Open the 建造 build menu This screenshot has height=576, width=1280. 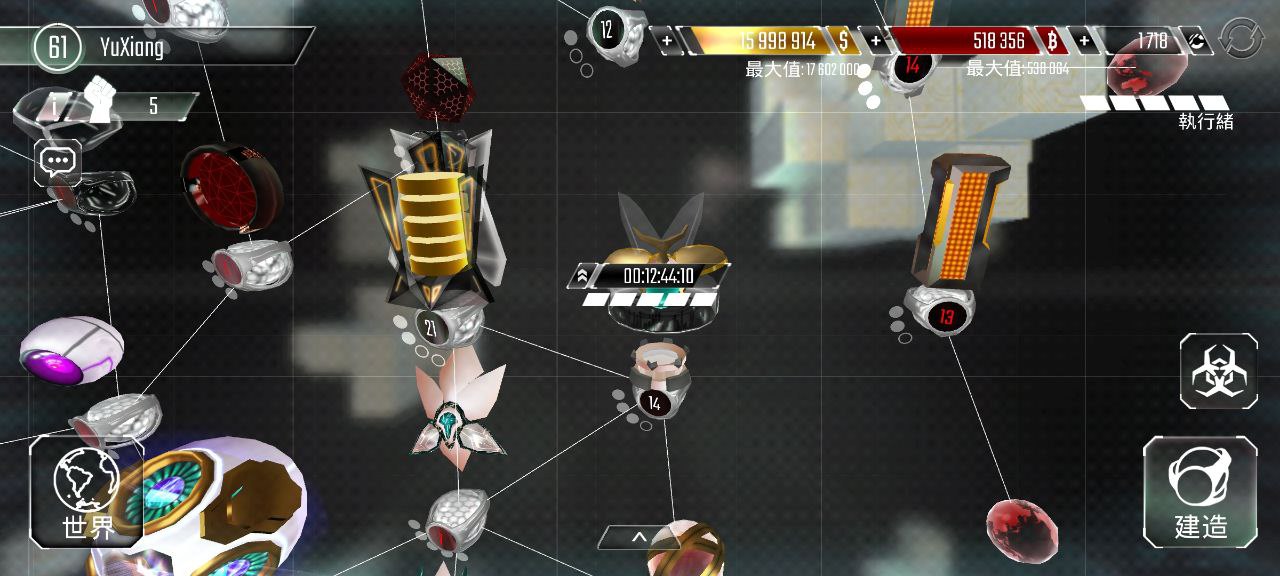[1200, 491]
